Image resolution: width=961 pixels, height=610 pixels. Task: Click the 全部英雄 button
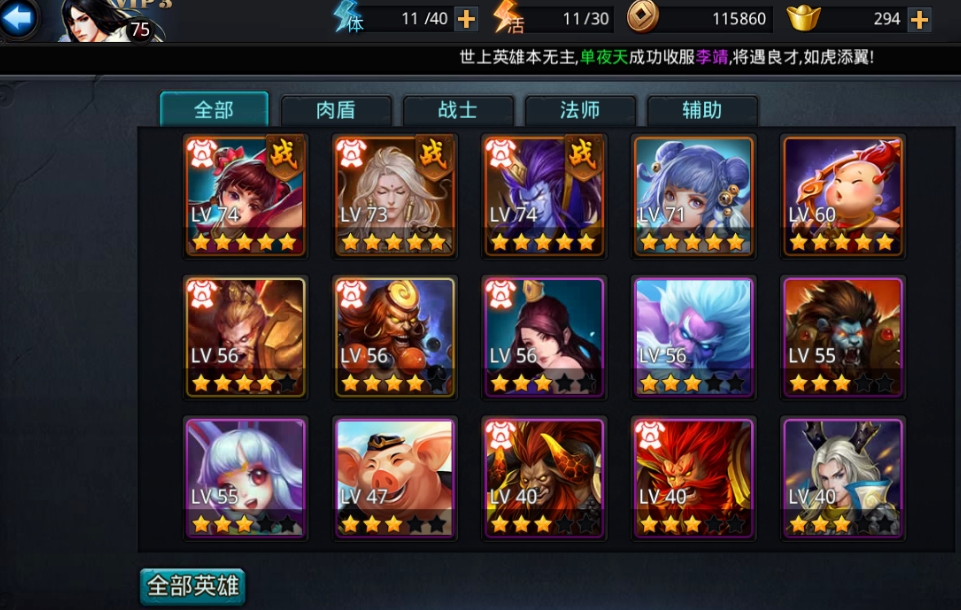coord(193,586)
